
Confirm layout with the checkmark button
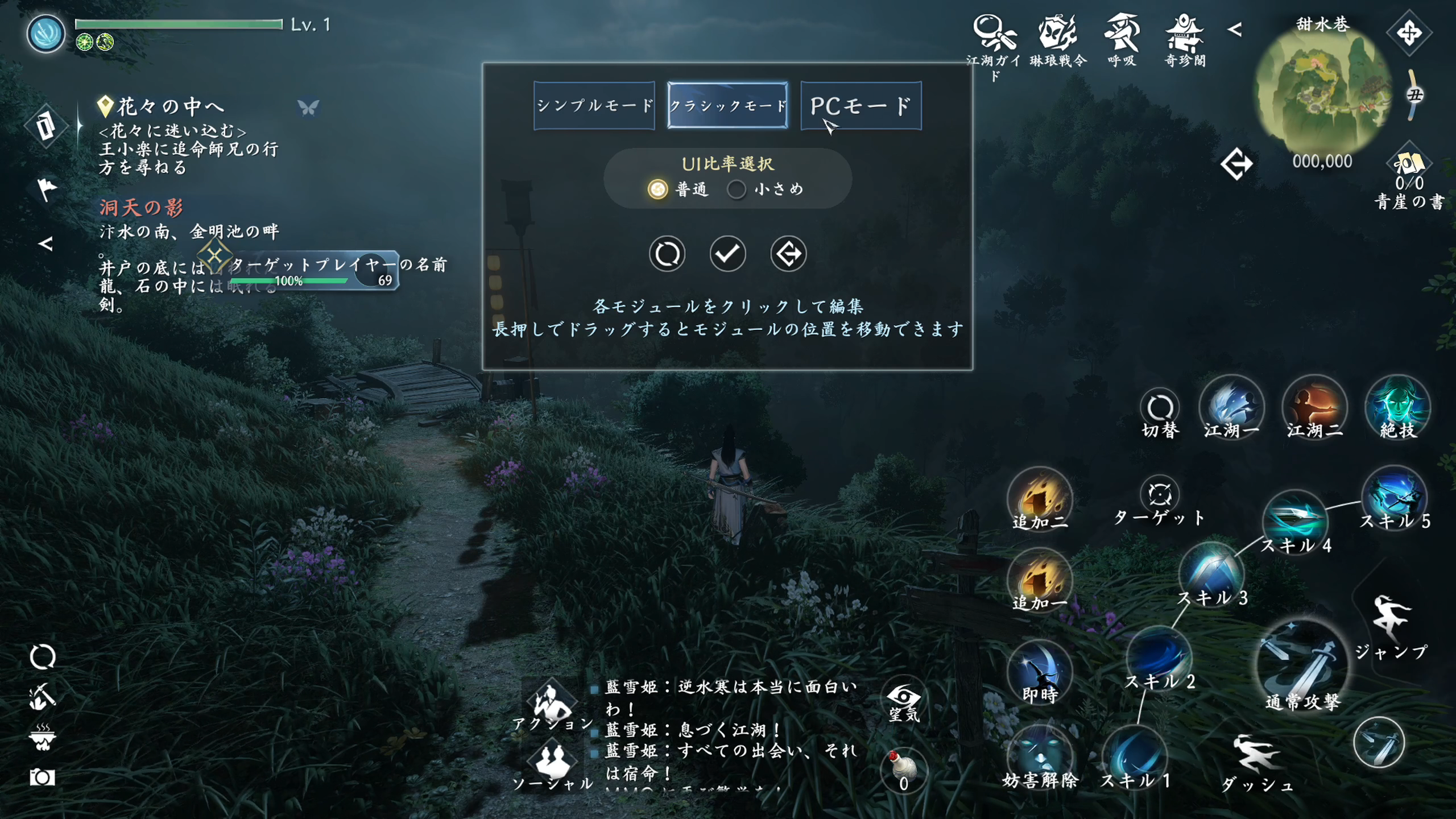click(727, 254)
